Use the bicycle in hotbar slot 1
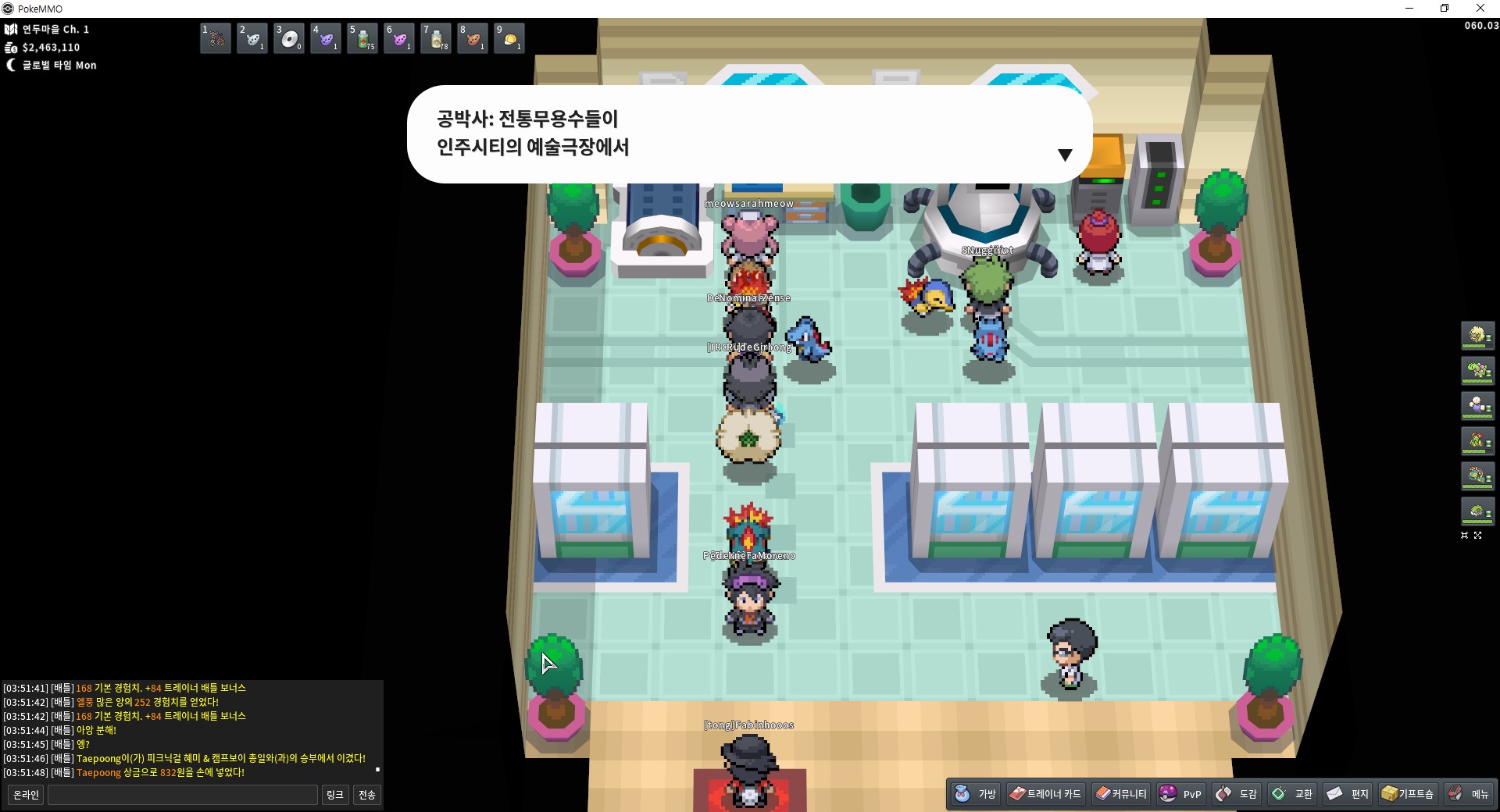This screenshot has width=1500, height=812. 216,38
